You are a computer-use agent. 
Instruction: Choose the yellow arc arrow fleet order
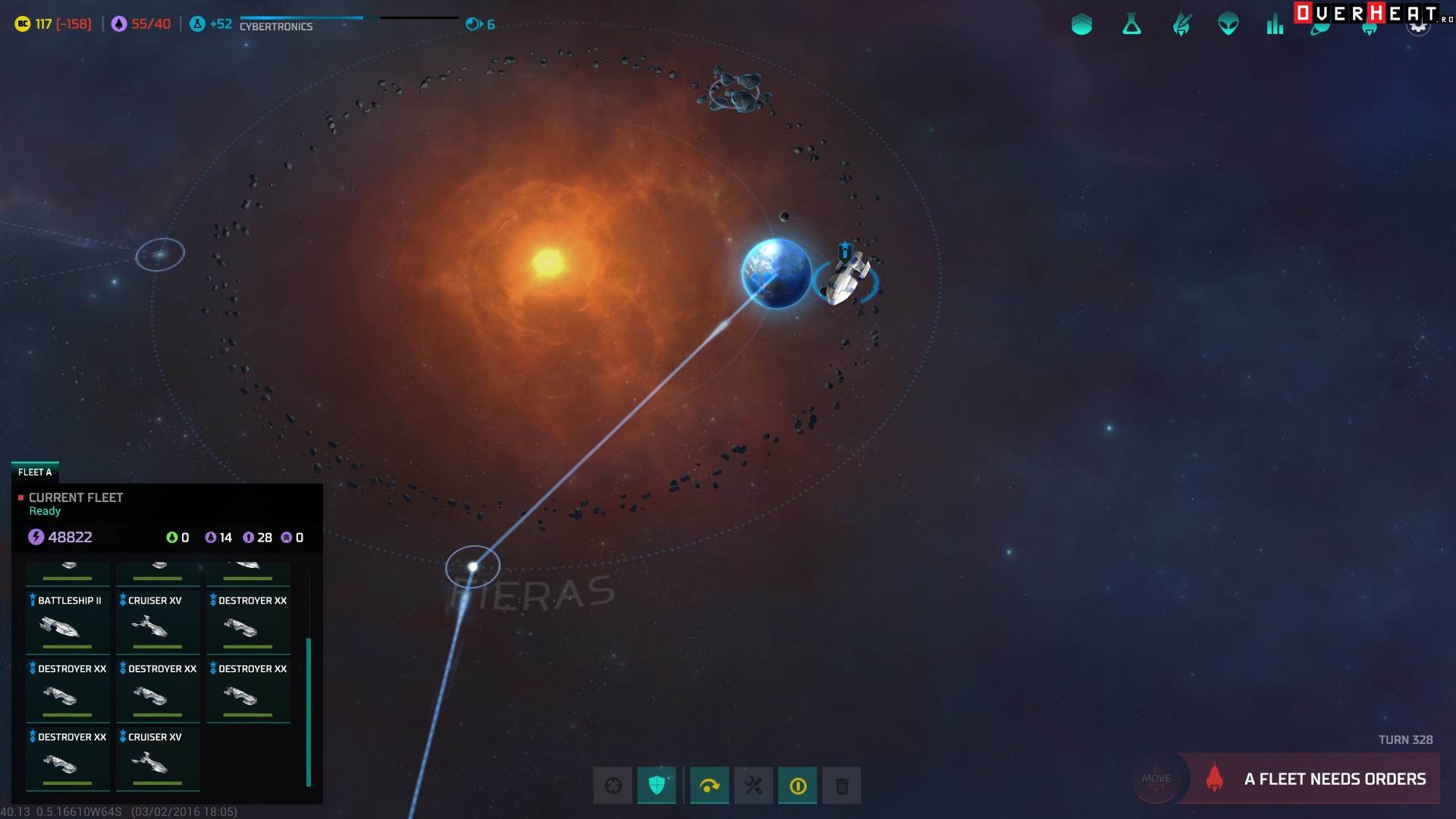(x=710, y=786)
